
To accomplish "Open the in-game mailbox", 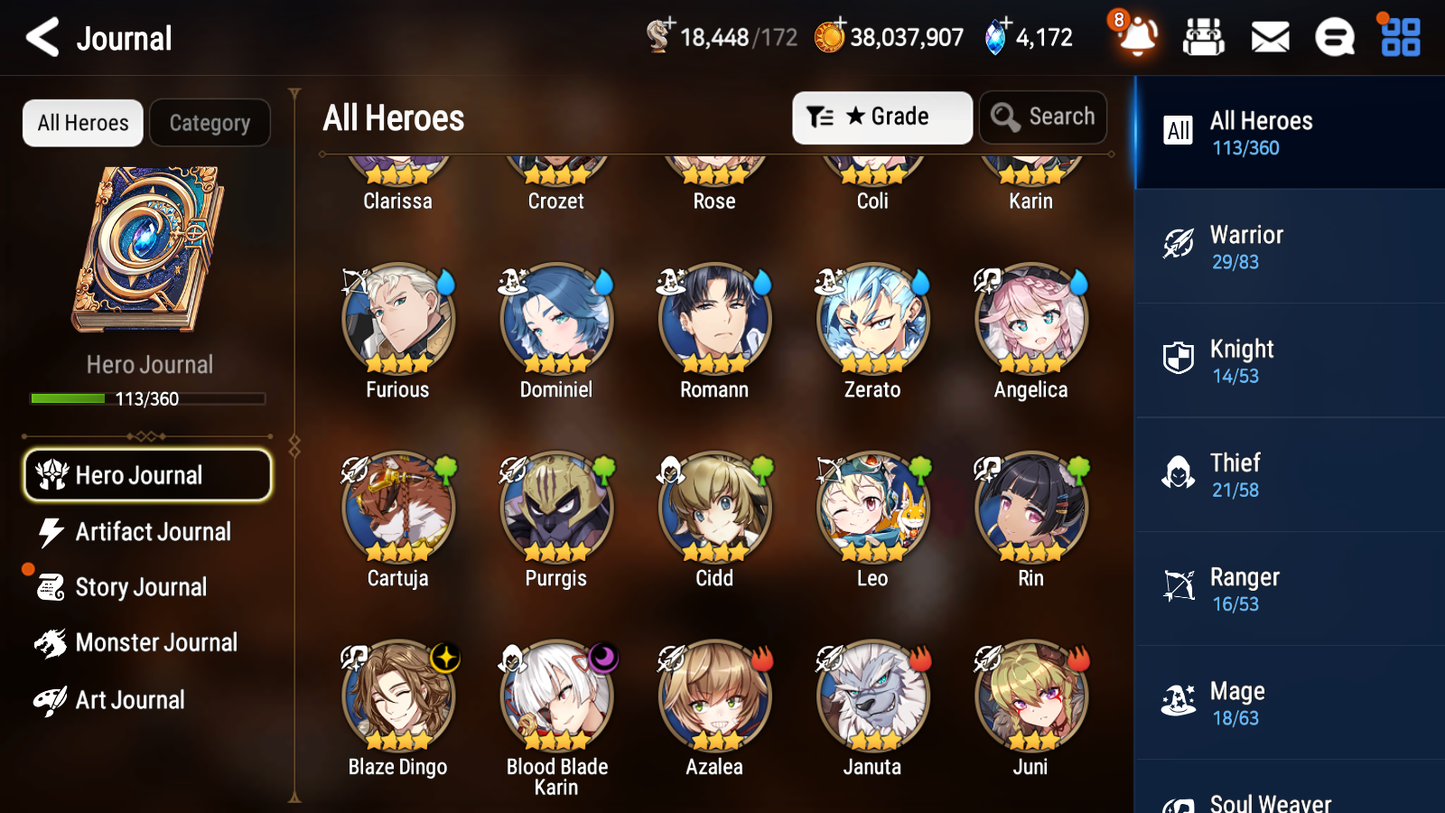I will click(1269, 36).
